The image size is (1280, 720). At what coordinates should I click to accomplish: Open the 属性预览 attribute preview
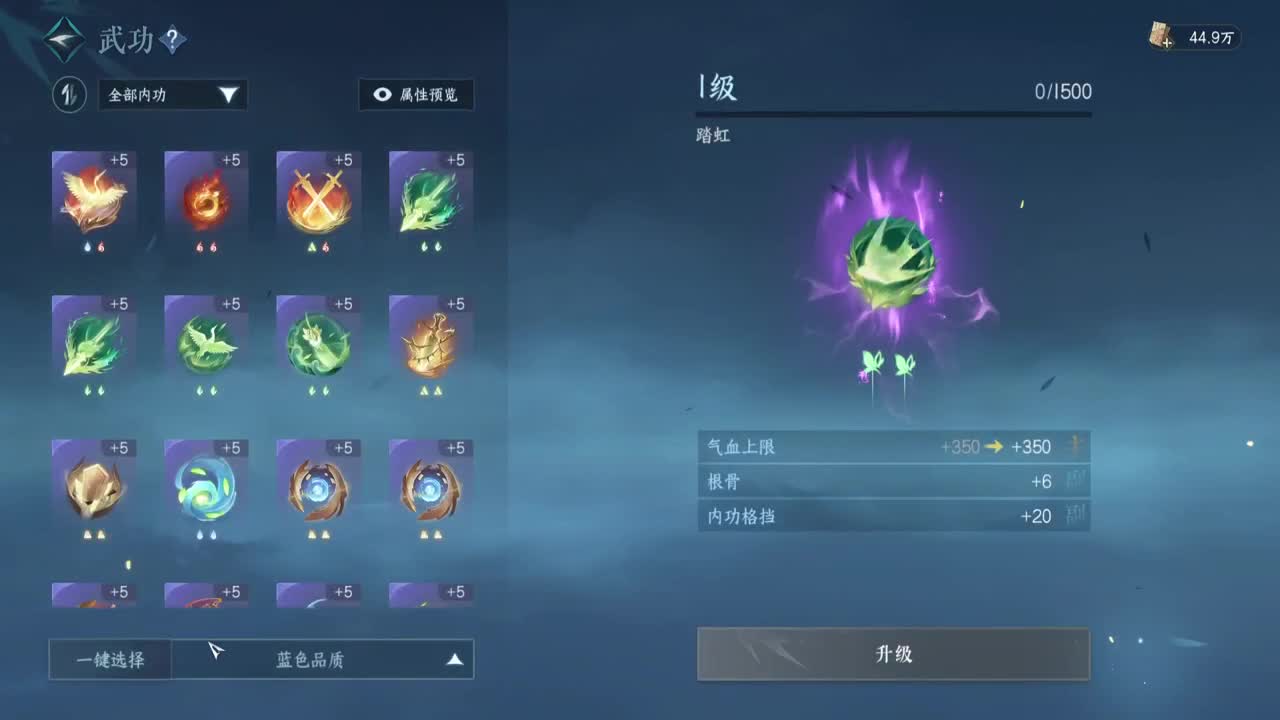click(416, 95)
